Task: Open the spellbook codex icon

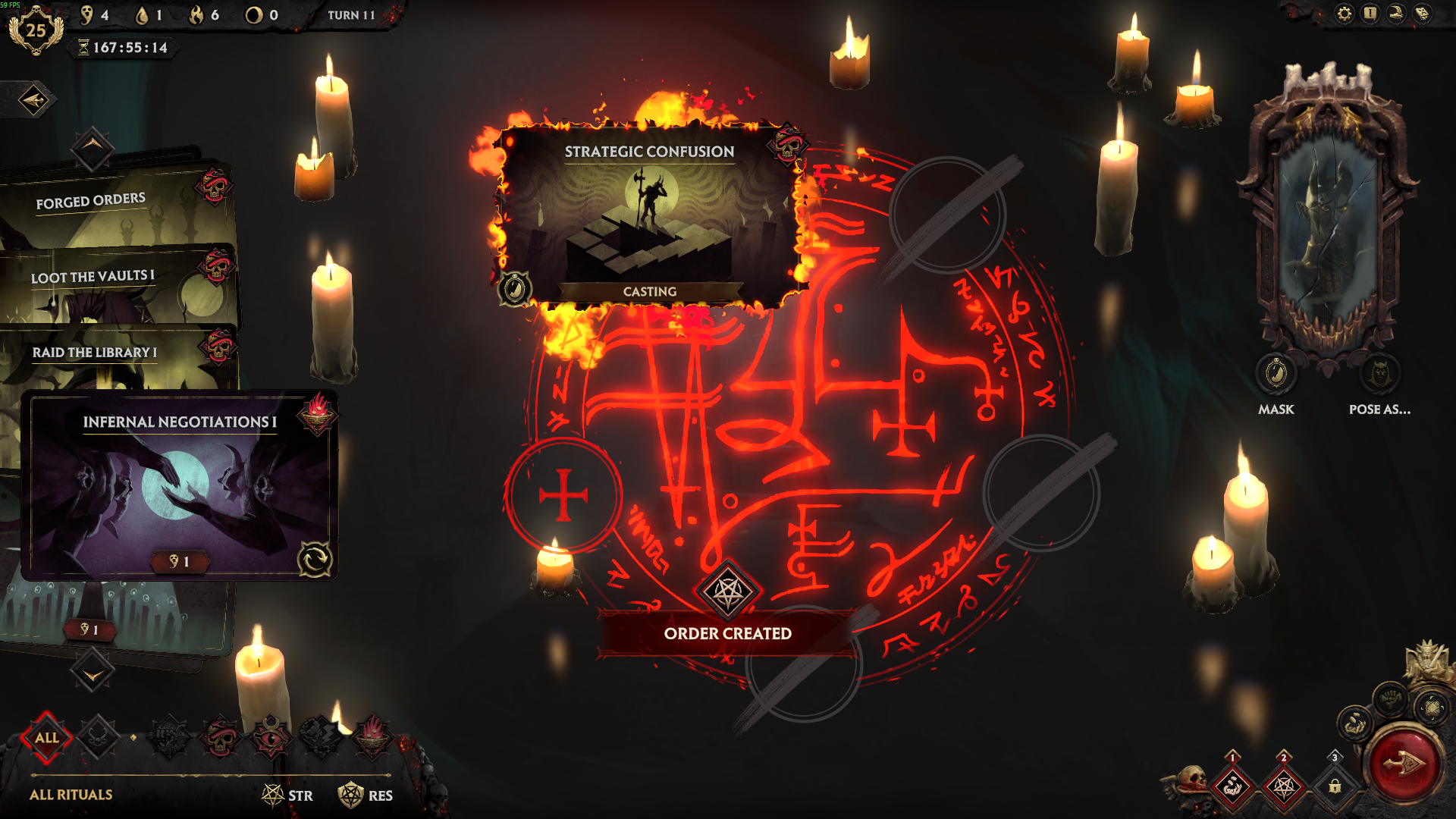Action: 1422,14
